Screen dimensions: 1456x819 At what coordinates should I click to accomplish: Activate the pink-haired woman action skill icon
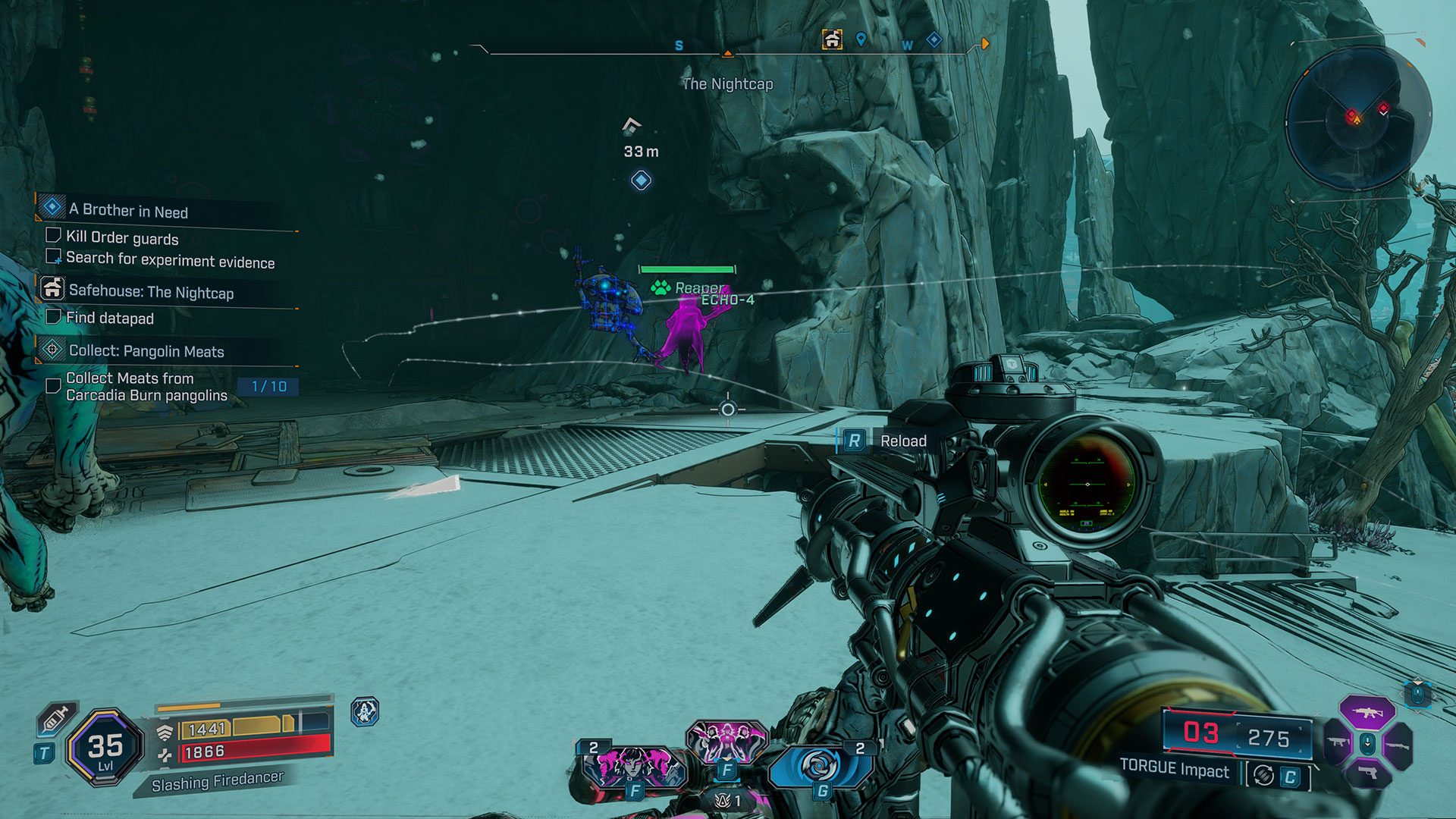[632, 766]
